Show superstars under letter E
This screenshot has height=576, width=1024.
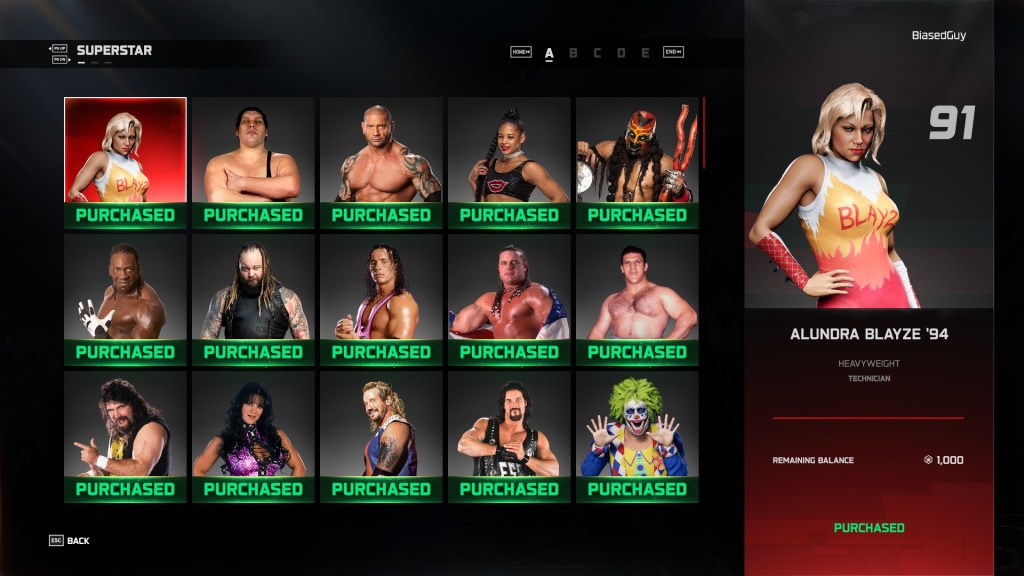tap(645, 53)
